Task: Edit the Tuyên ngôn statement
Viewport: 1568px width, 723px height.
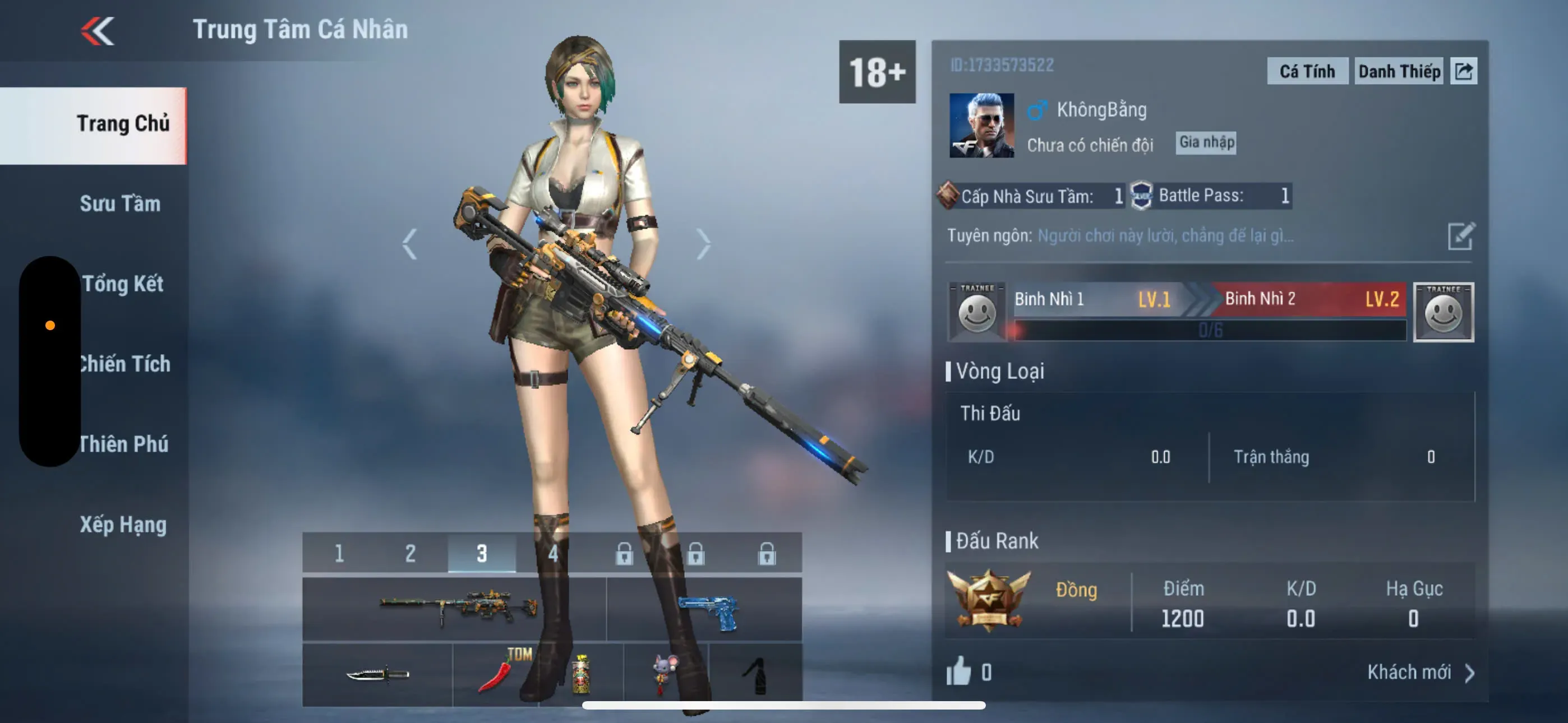Action: click(x=1460, y=236)
